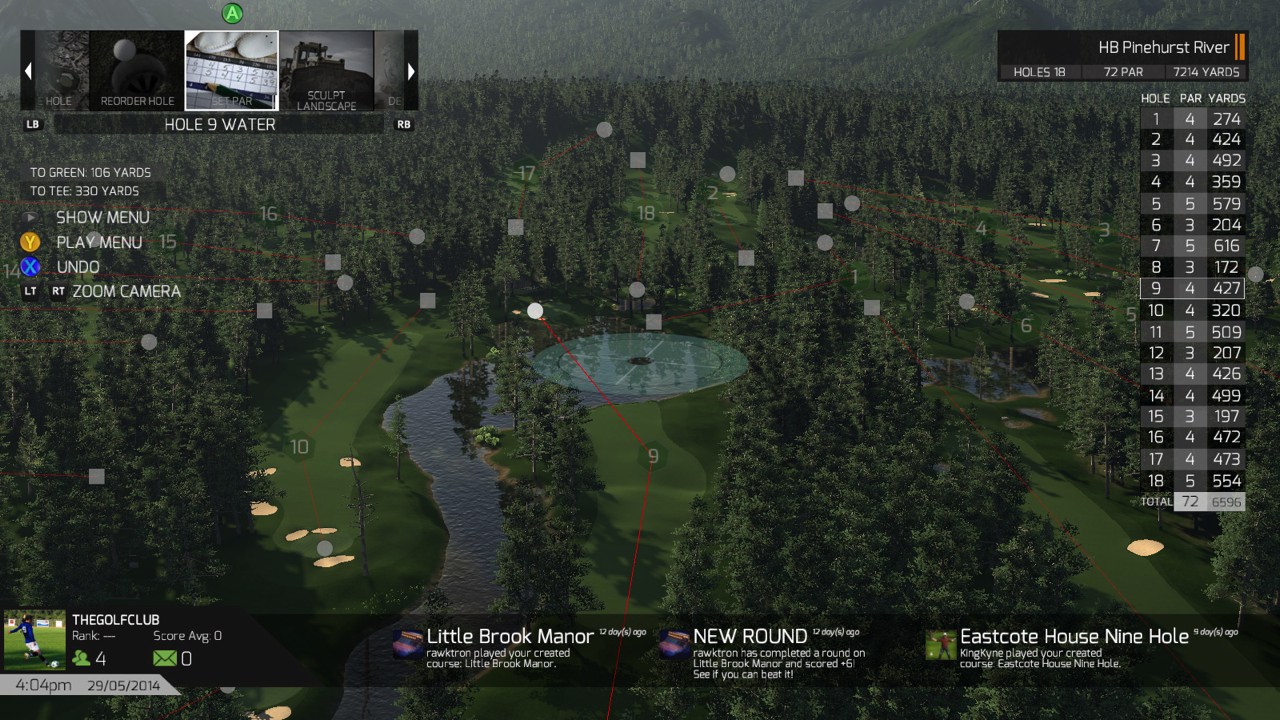Open the messages envelope icon
The height and width of the screenshot is (720, 1280).
click(x=164, y=659)
